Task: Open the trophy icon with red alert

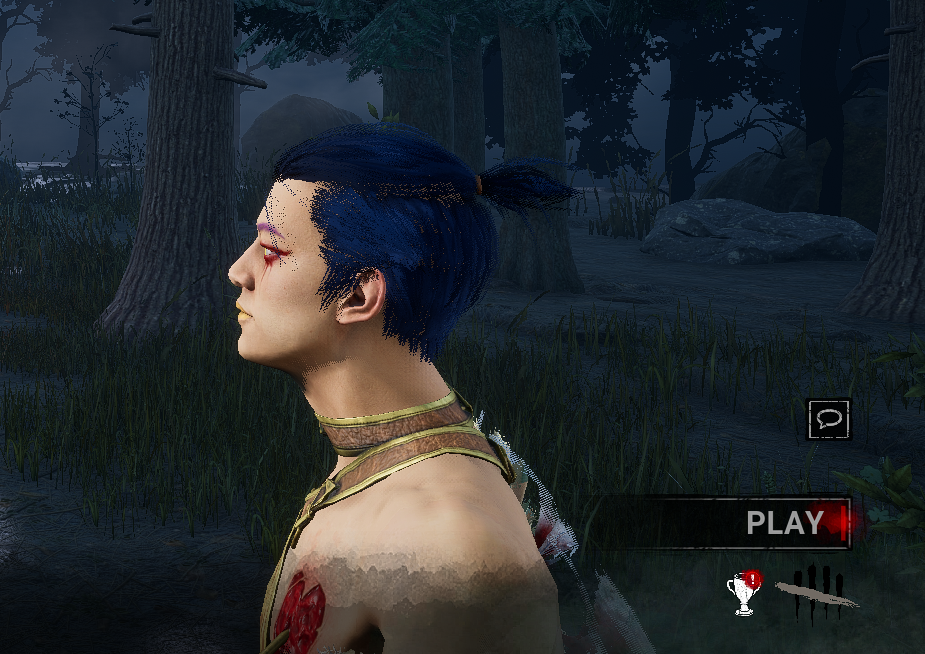Action: coord(744,592)
